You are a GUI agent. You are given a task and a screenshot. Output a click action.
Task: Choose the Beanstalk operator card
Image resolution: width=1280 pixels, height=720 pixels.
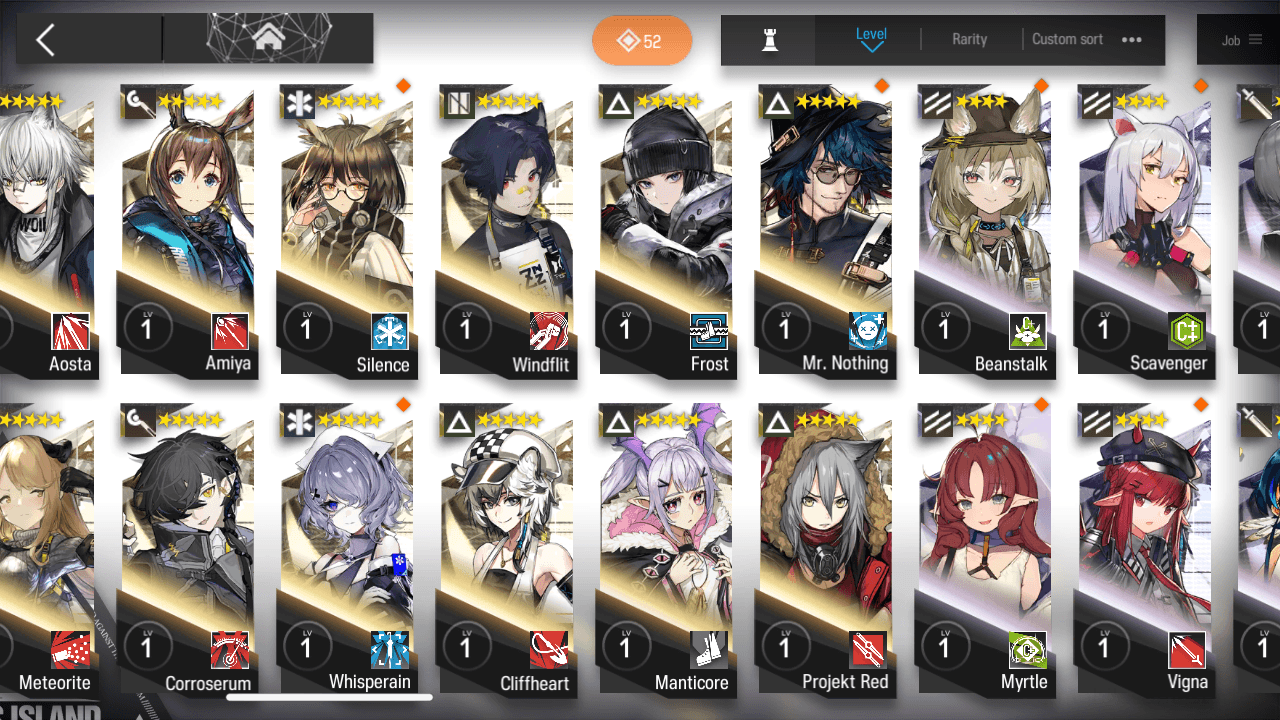click(985, 230)
